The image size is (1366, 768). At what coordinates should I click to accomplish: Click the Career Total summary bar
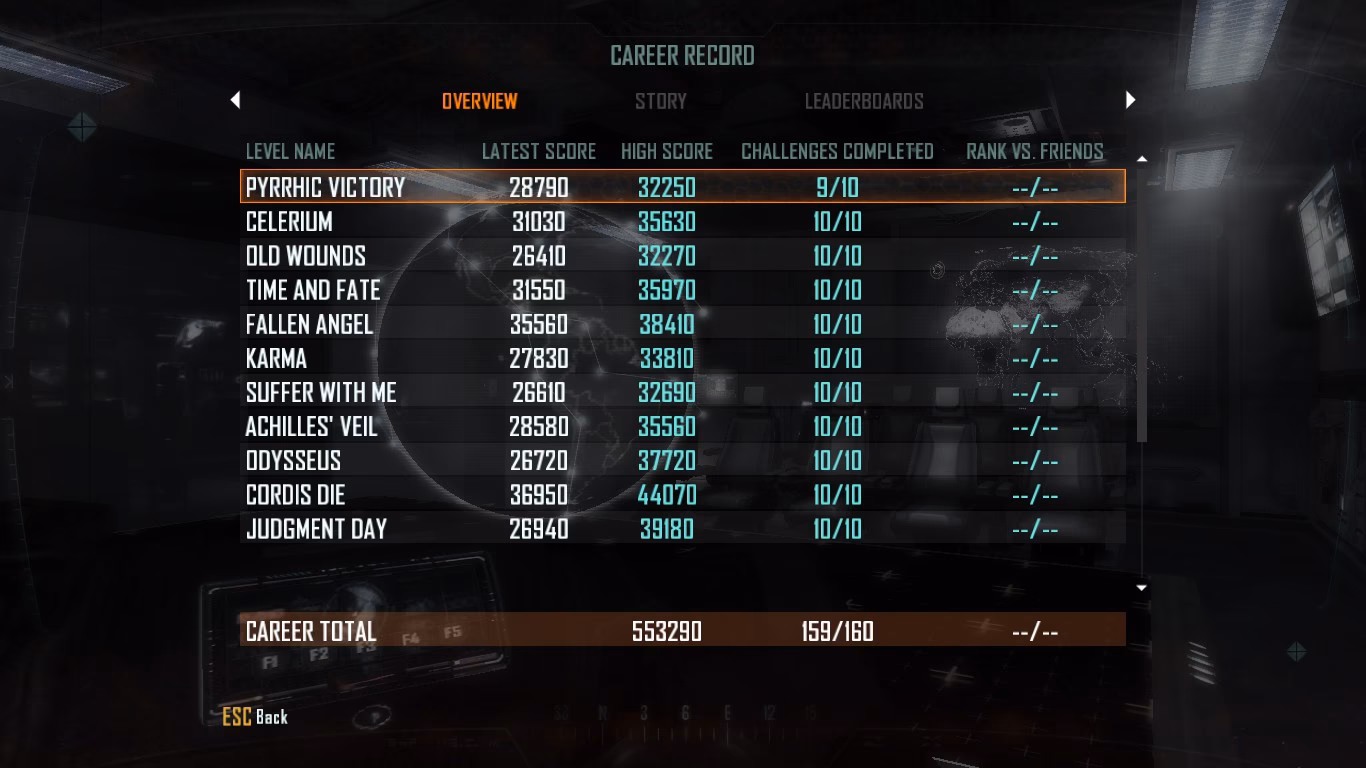pos(600,631)
